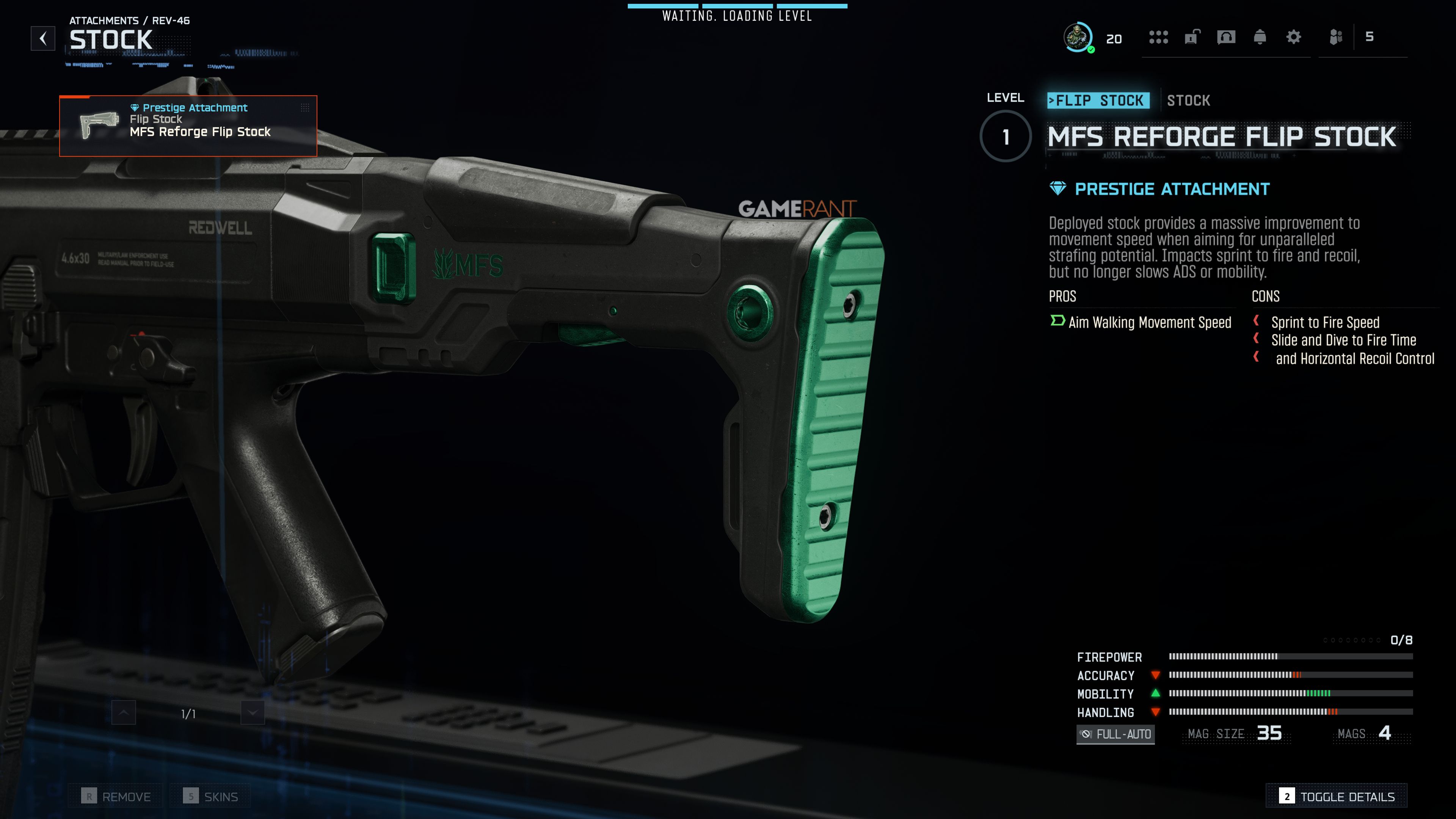Go to the next attachment page
This screenshot has height=819, width=1456.
253,713
